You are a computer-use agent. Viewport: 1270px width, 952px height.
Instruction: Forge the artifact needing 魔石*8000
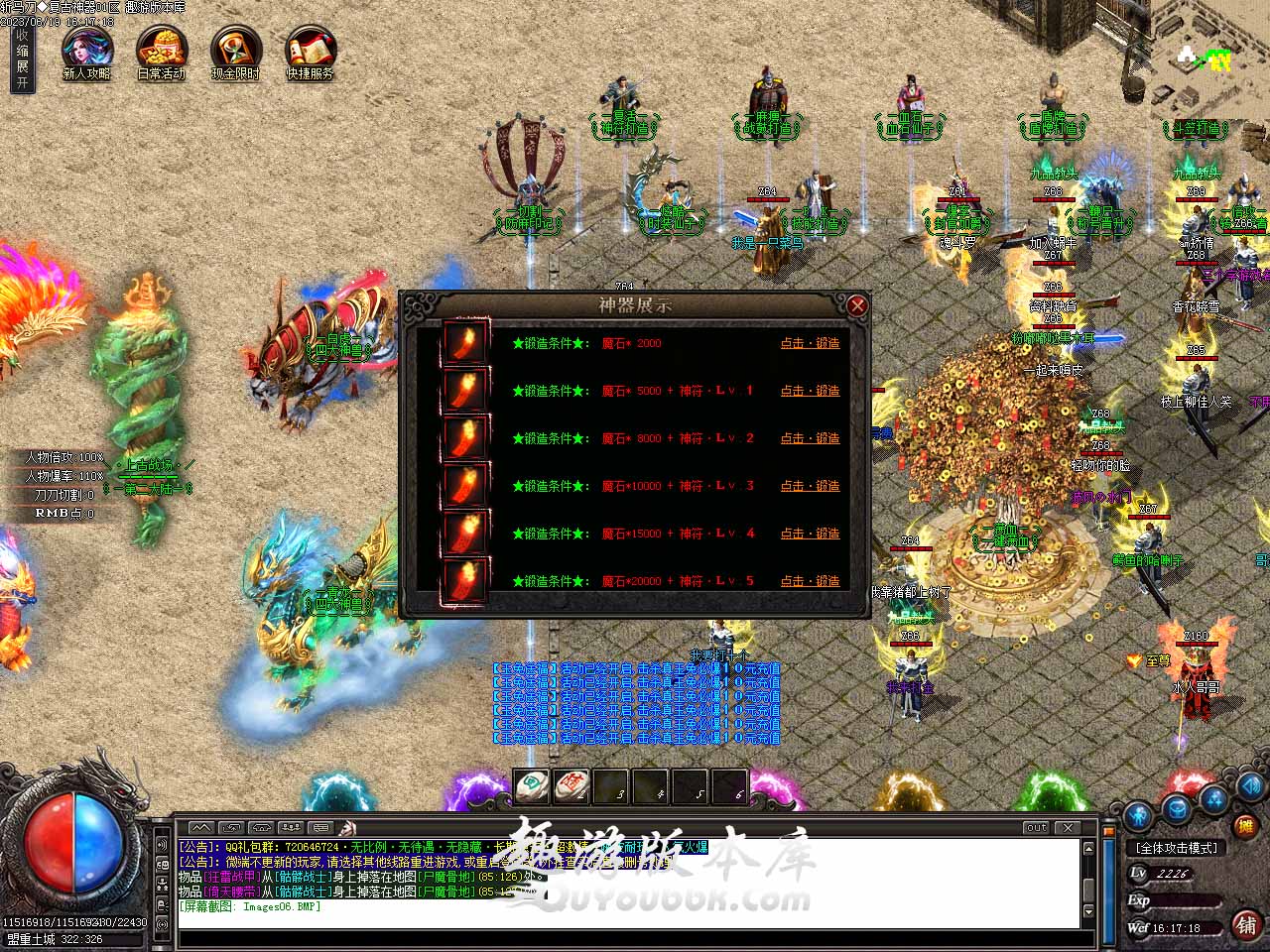(x=810, y=438)
